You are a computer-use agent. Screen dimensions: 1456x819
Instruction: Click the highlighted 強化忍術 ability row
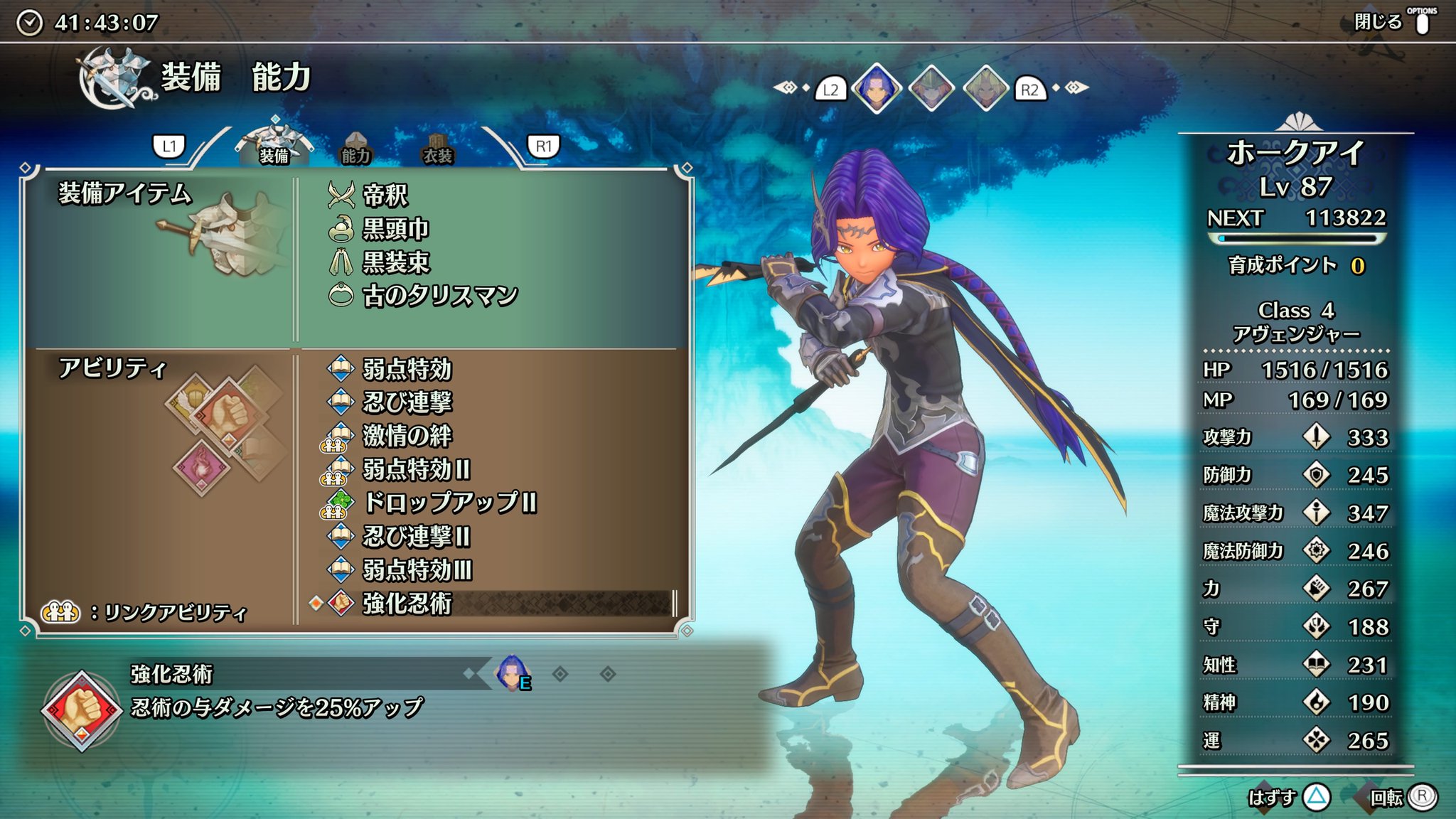point(491,604)
